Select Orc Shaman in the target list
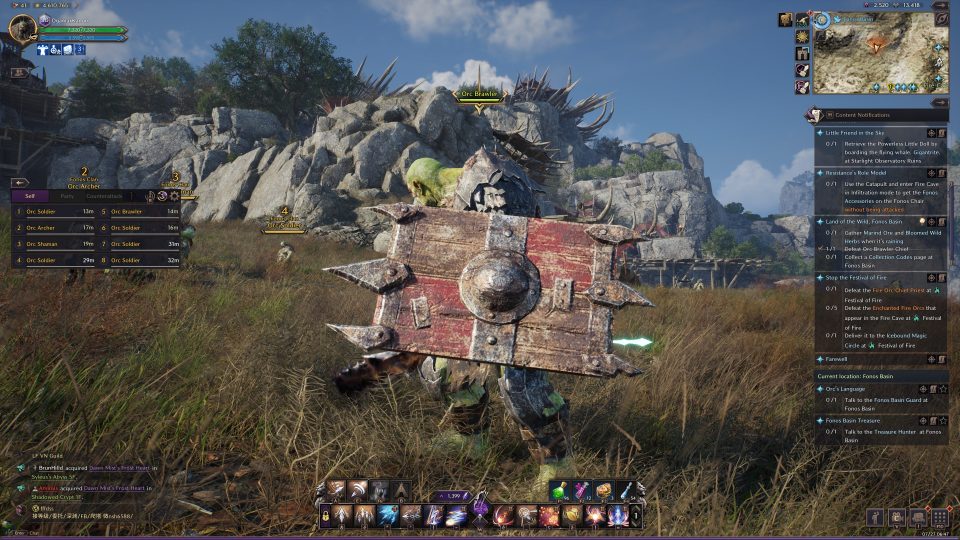This screenshot has width=960, height=540. tap(40, 243)
